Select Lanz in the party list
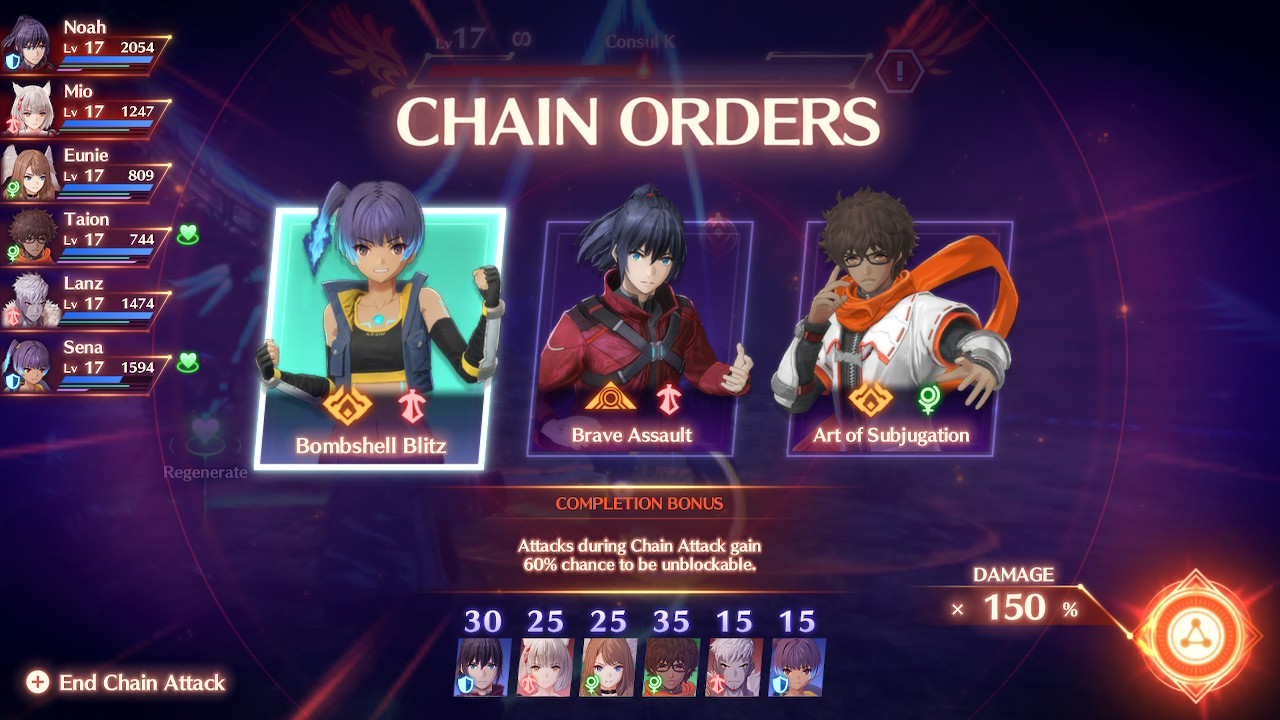 (x=85, y=301)
